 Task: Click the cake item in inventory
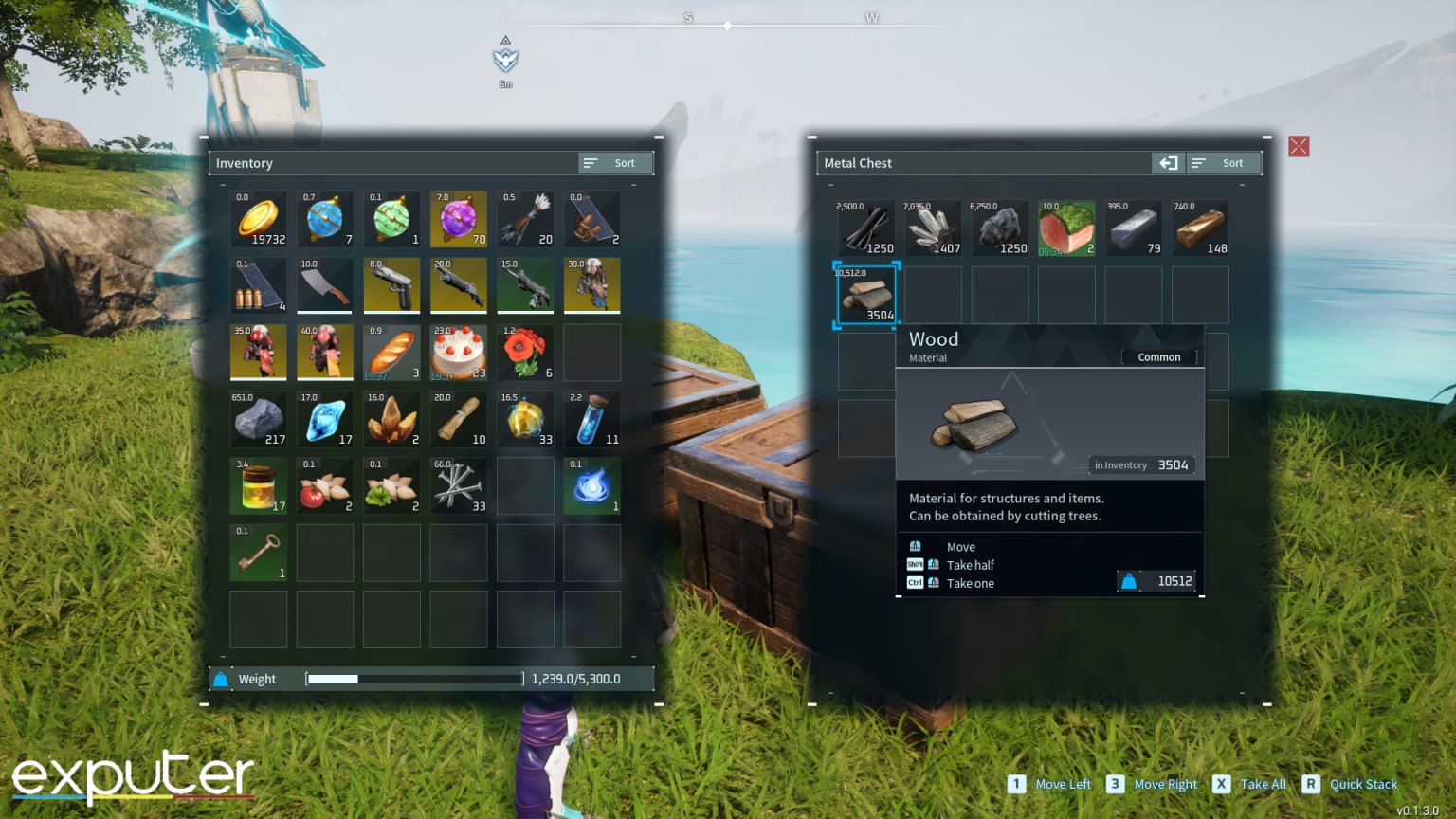(x=459, y=352)
